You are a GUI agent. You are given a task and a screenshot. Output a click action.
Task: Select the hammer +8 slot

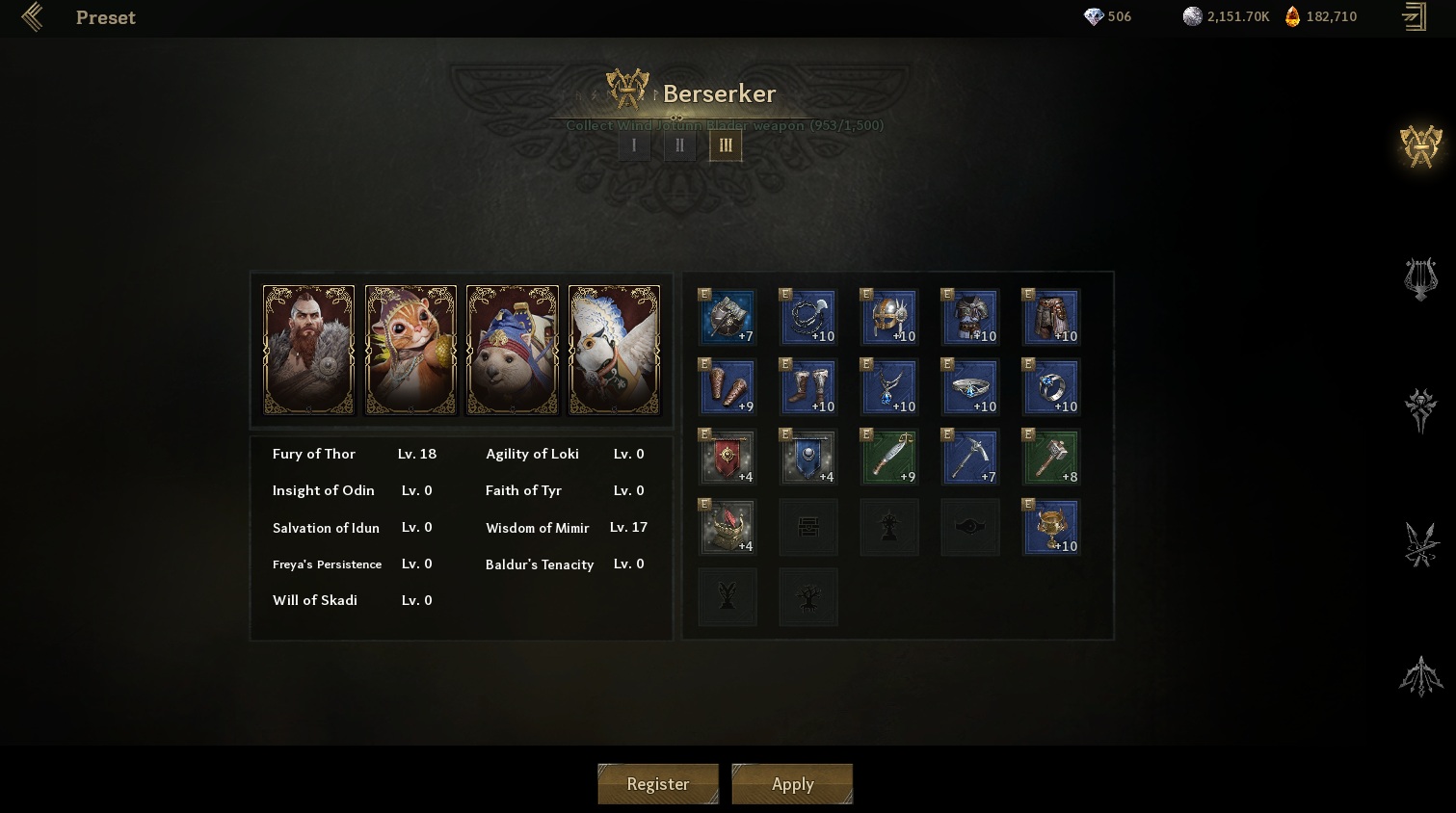point(1050,458)
